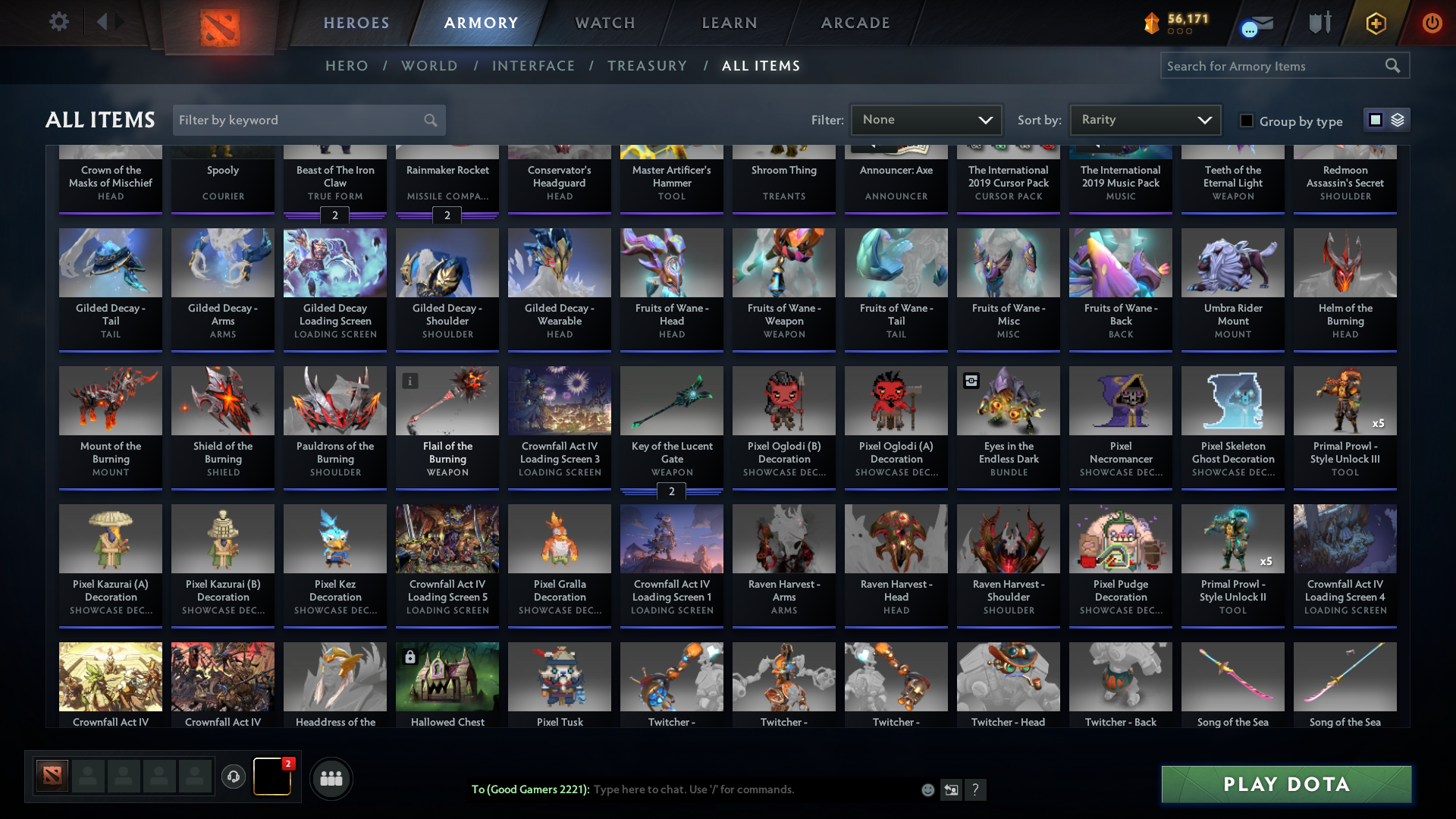Click the gold plus Dota Plus icon
Viewport: 1456px width, 819px height.
click(x=1376, y=24)
